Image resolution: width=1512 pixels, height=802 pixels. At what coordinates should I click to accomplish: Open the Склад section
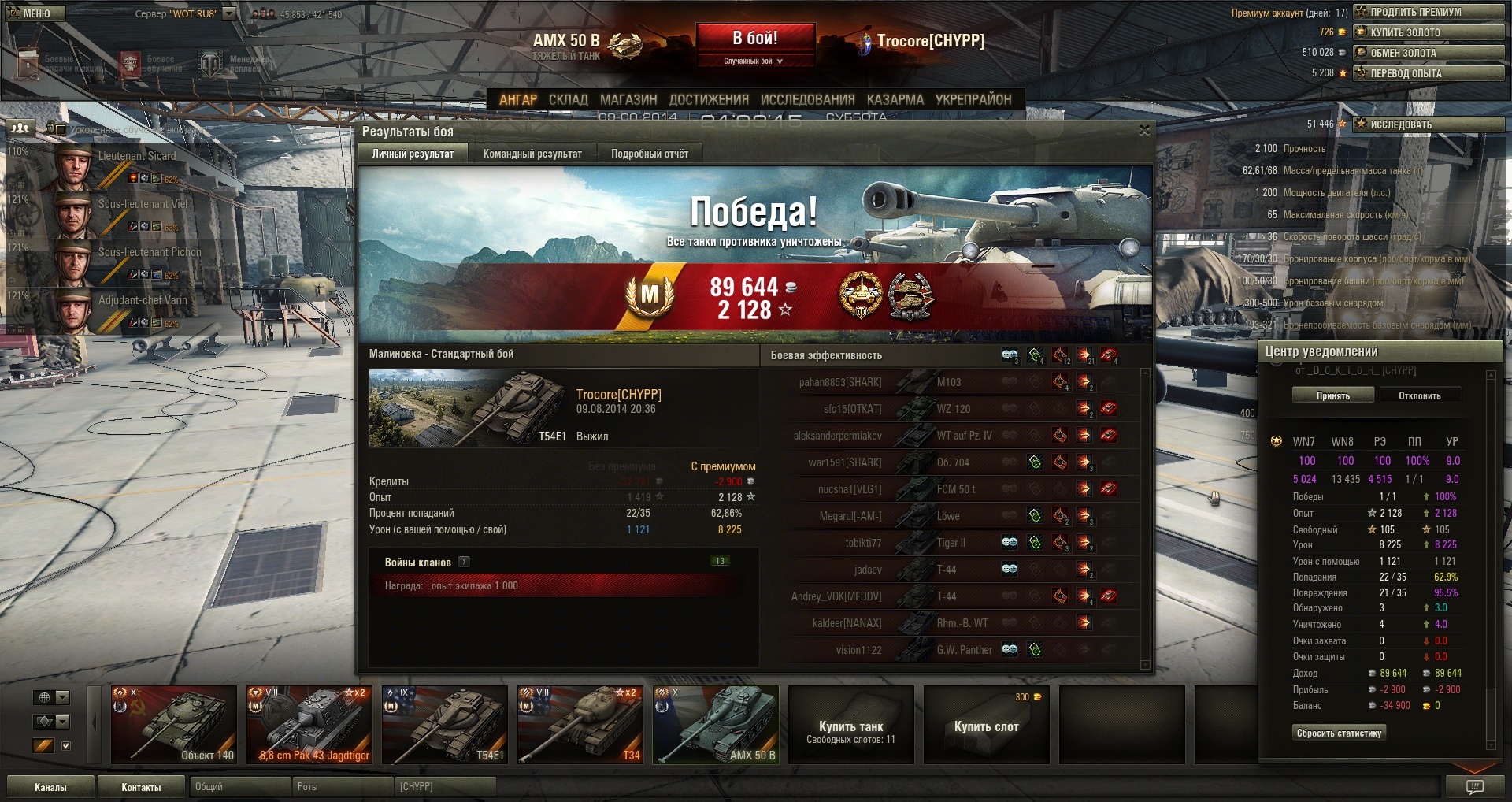(x=568, y=99)
